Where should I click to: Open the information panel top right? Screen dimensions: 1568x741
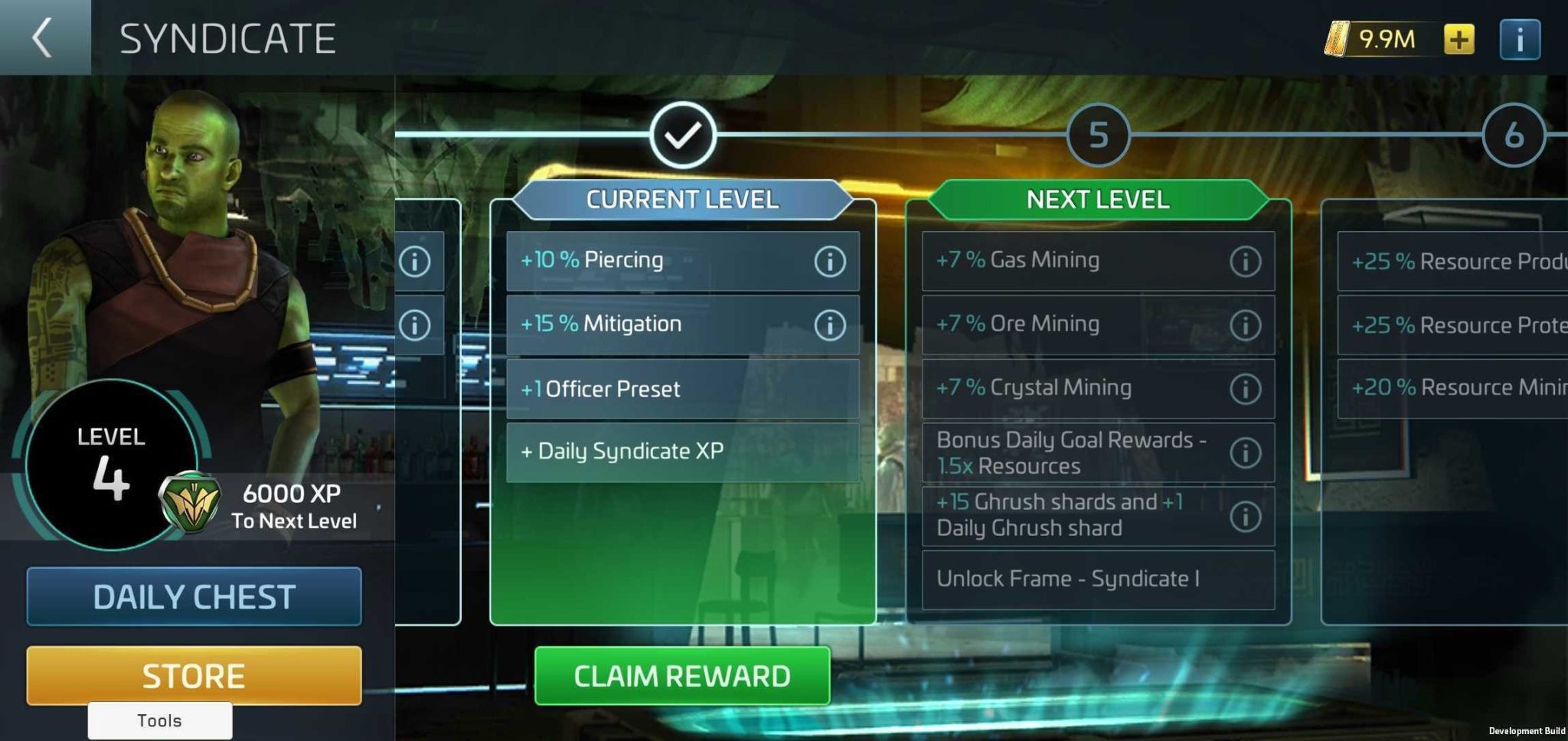click(x=1520, y=38)
